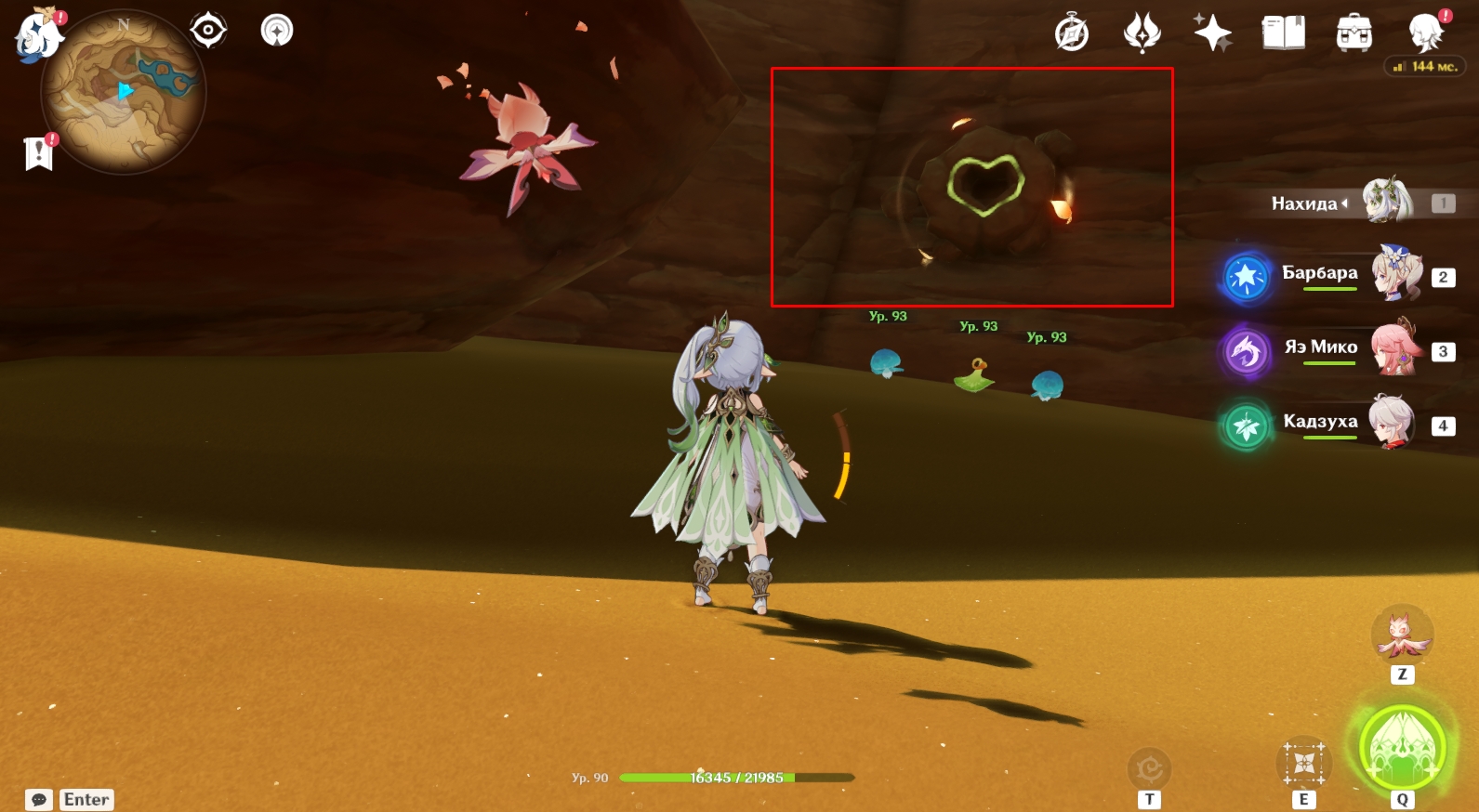Click the co-op signal icon beside minimap
Image resolution: width=1479 pixels, height=812 pixels.
click(x=276, y=31)
